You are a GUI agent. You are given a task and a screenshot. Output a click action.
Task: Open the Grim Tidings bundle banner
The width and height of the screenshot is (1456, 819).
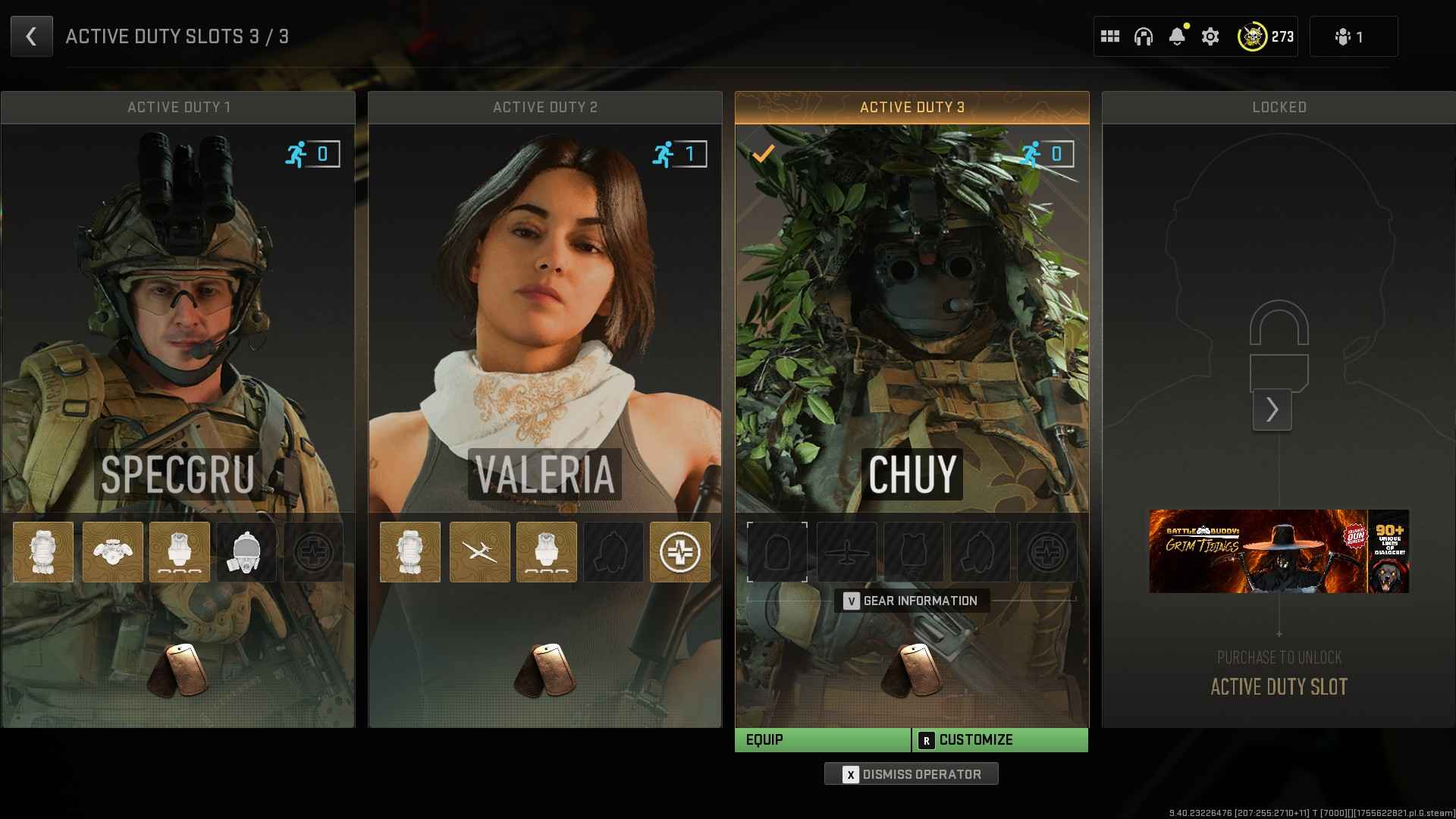(x=1279, y=551)
